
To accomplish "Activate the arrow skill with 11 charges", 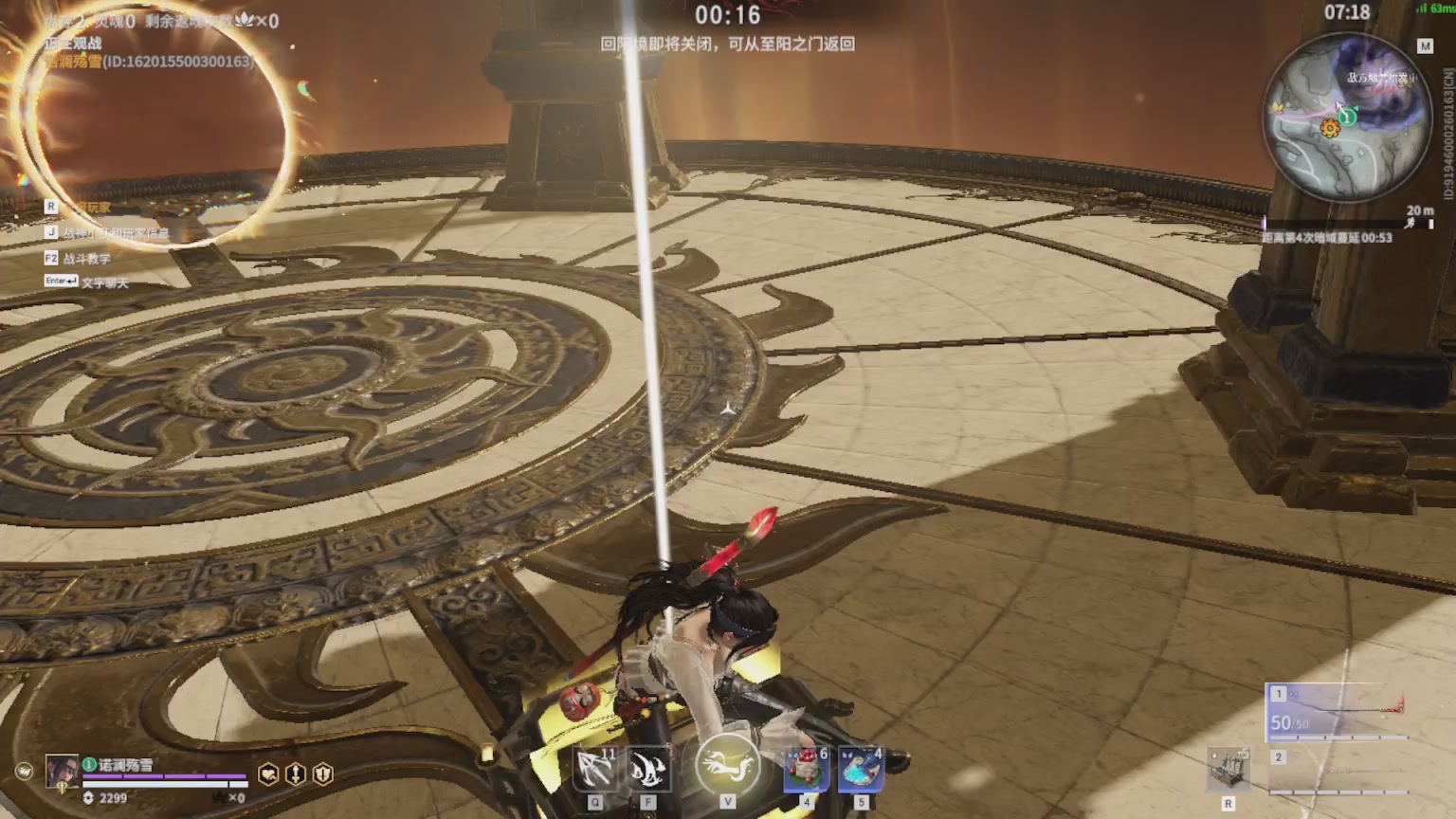I will click(x=596, y=769).
